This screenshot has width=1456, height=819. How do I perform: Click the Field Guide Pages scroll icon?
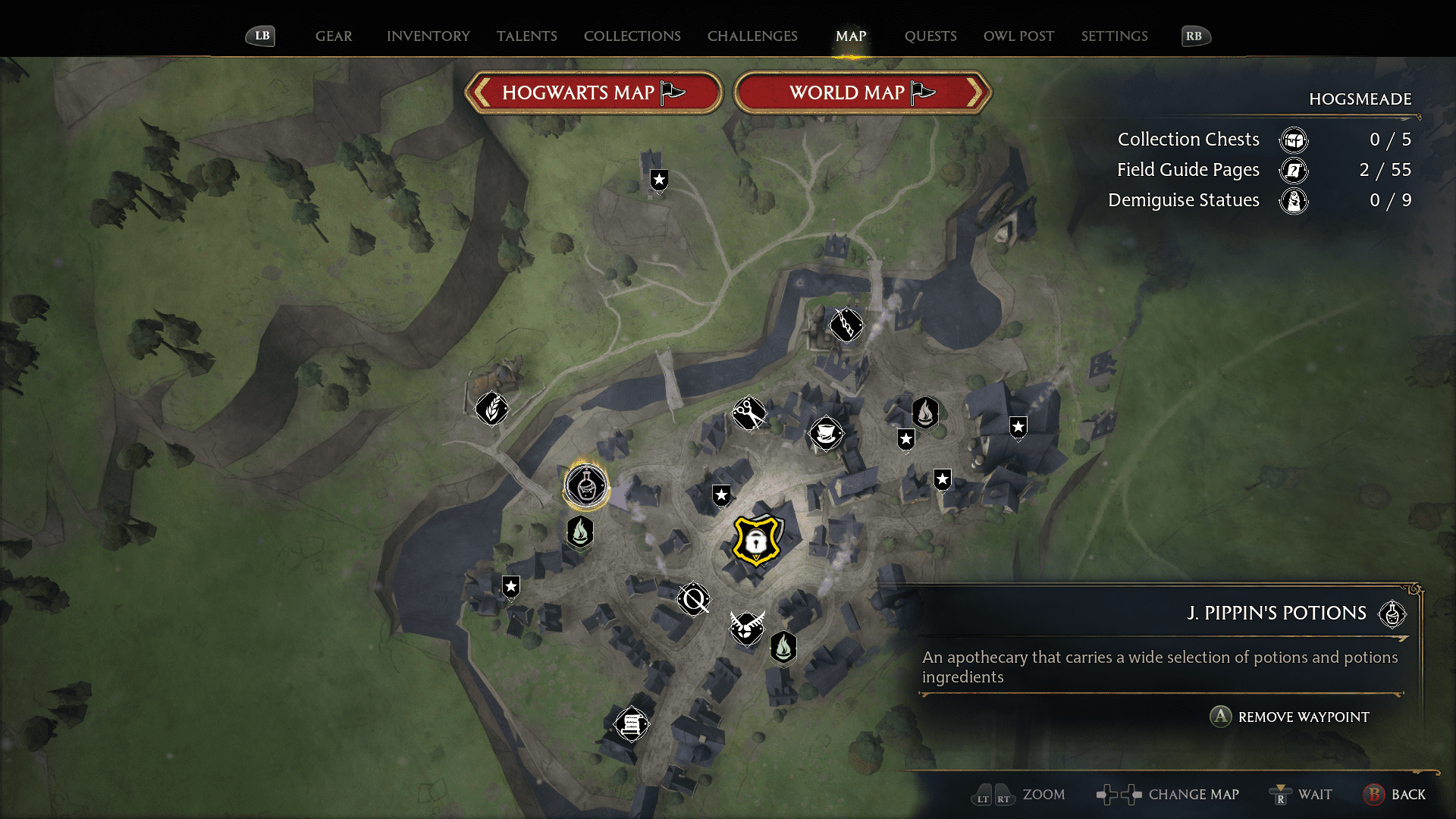[x=1293, y=171]
